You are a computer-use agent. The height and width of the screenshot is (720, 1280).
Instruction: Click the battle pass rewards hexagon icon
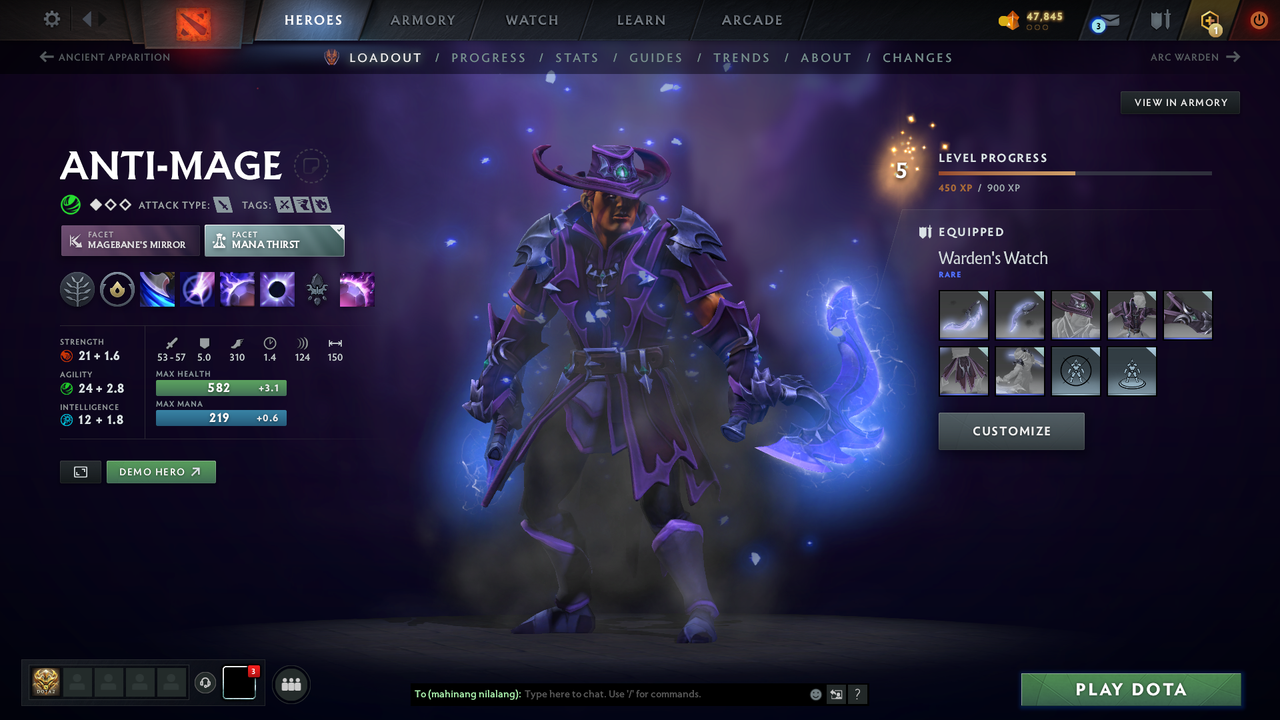pyautogui.click(x=1210, y=20)
